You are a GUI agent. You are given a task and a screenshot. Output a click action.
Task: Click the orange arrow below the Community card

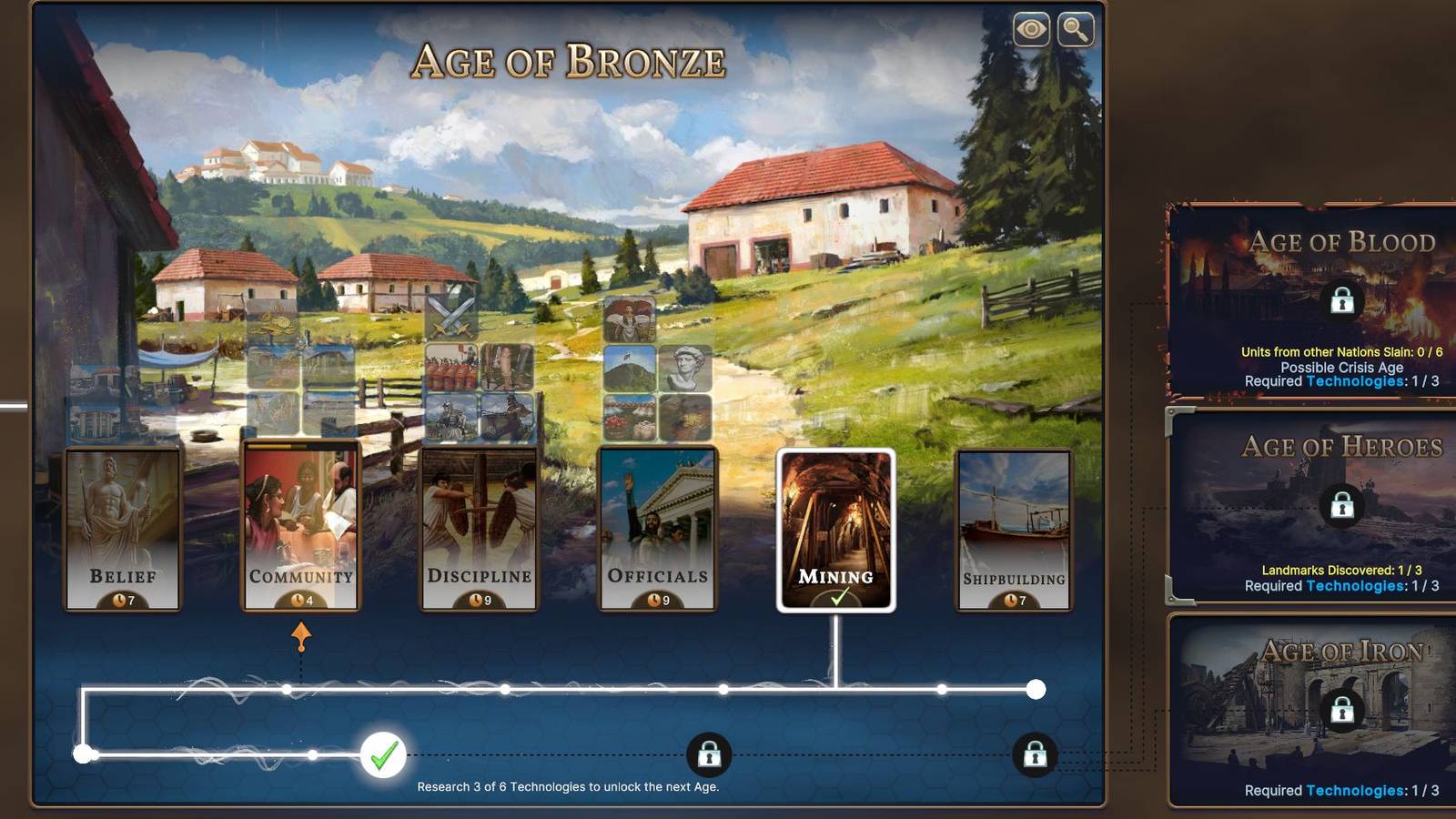[300, 633]
